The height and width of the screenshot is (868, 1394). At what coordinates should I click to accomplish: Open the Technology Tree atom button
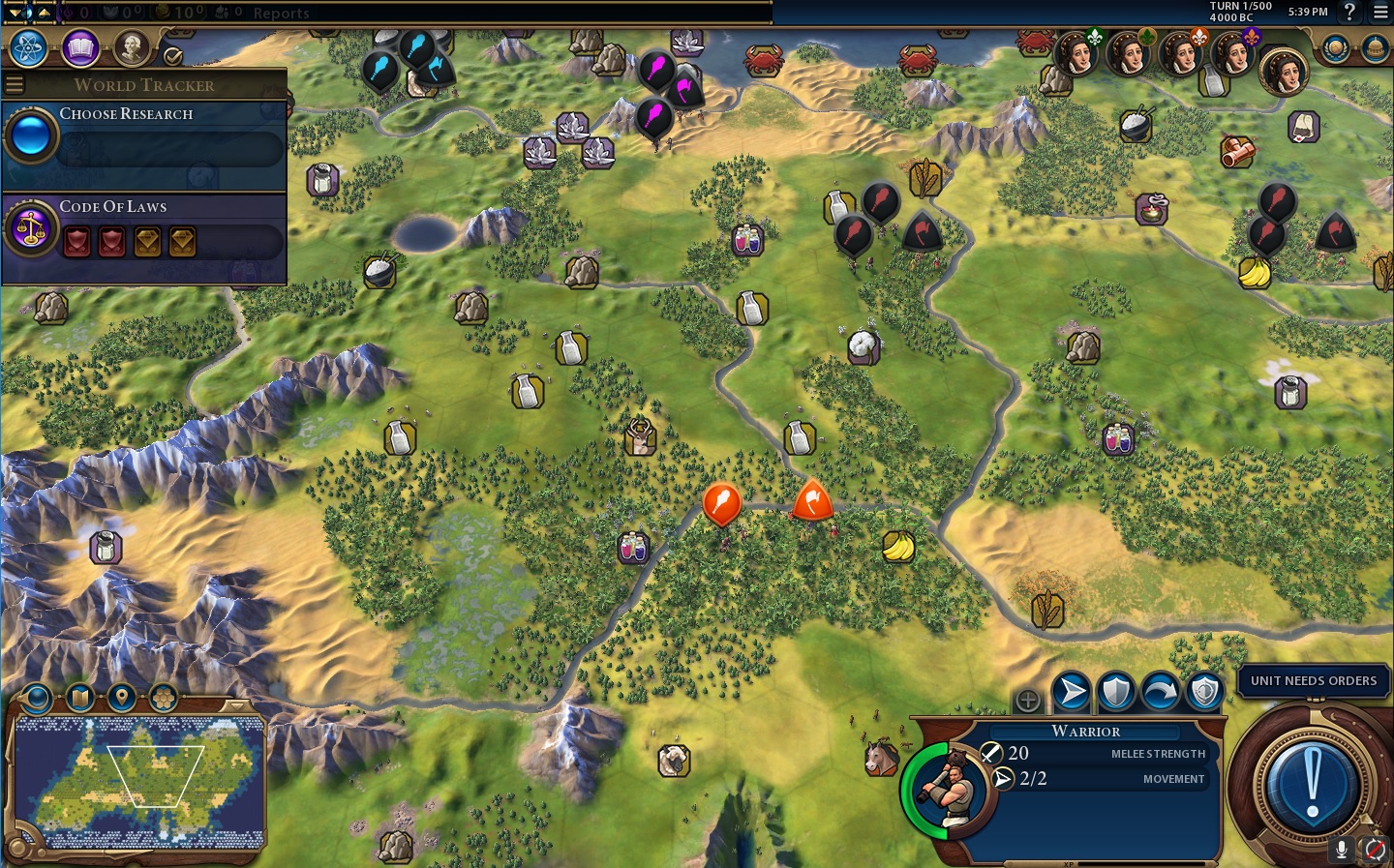point(29,47)
